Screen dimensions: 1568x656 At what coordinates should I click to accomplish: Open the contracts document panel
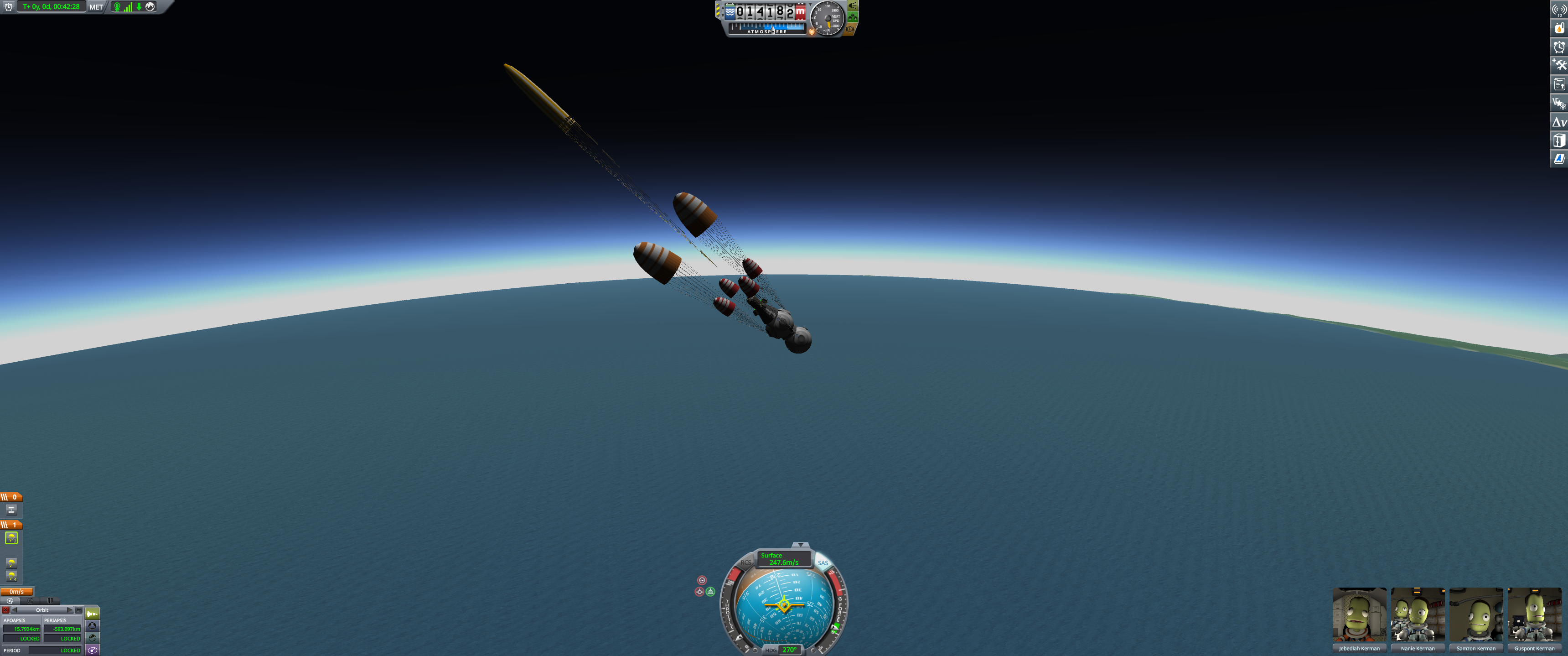pos(1559,84)
